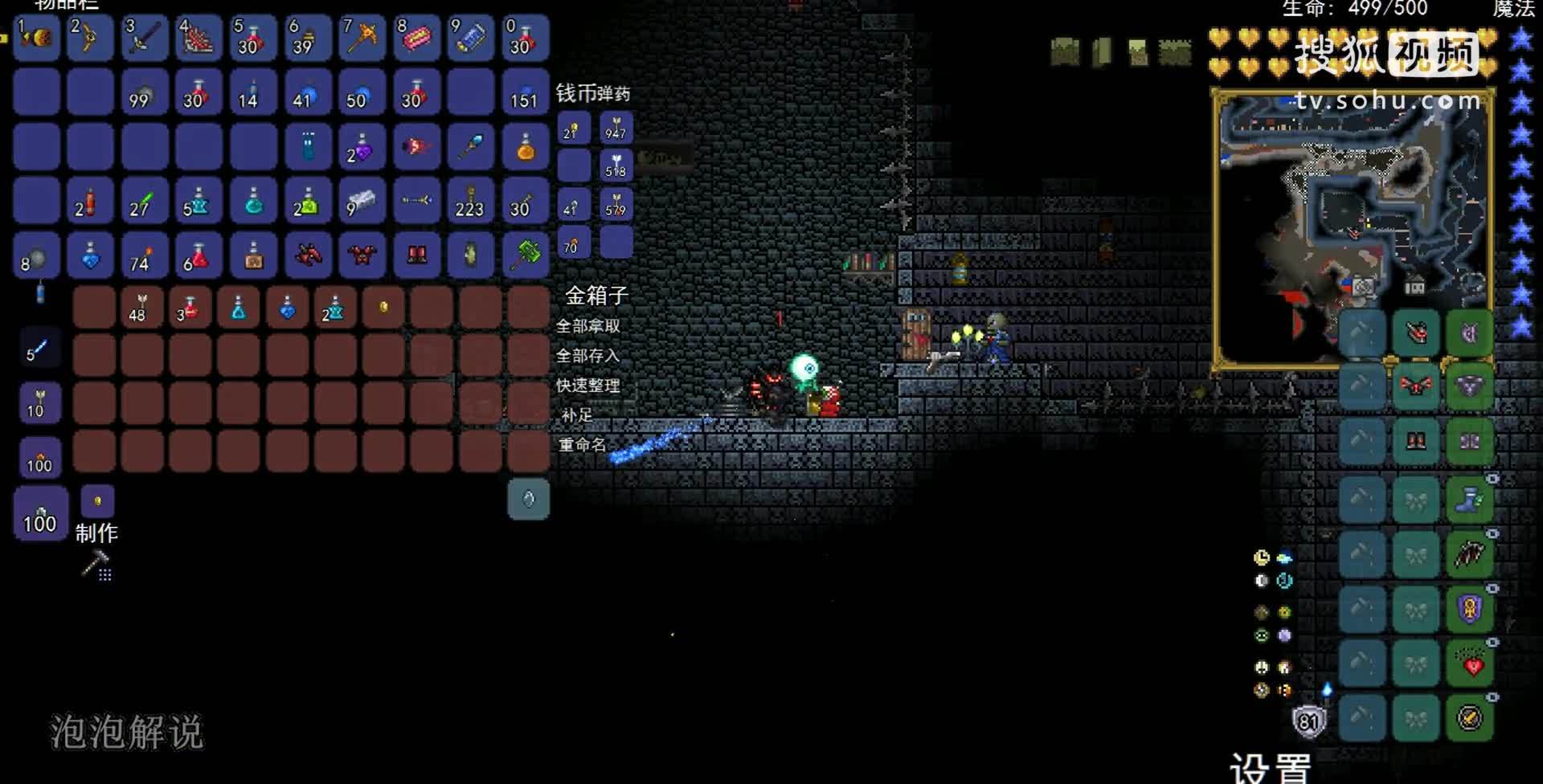
Task: Take the 48 arrows from the chest
Action: 141,308
